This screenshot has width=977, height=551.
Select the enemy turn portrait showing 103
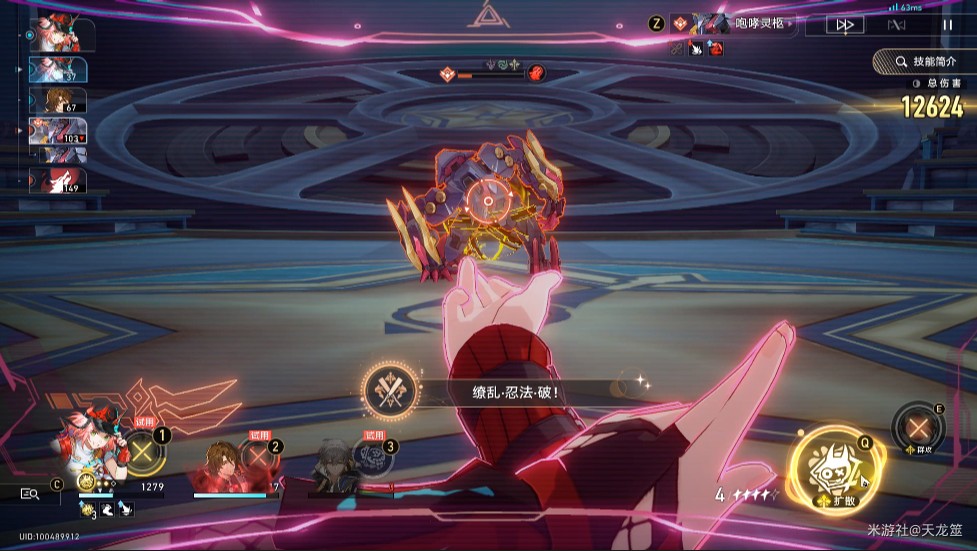[x=57, y=131]
